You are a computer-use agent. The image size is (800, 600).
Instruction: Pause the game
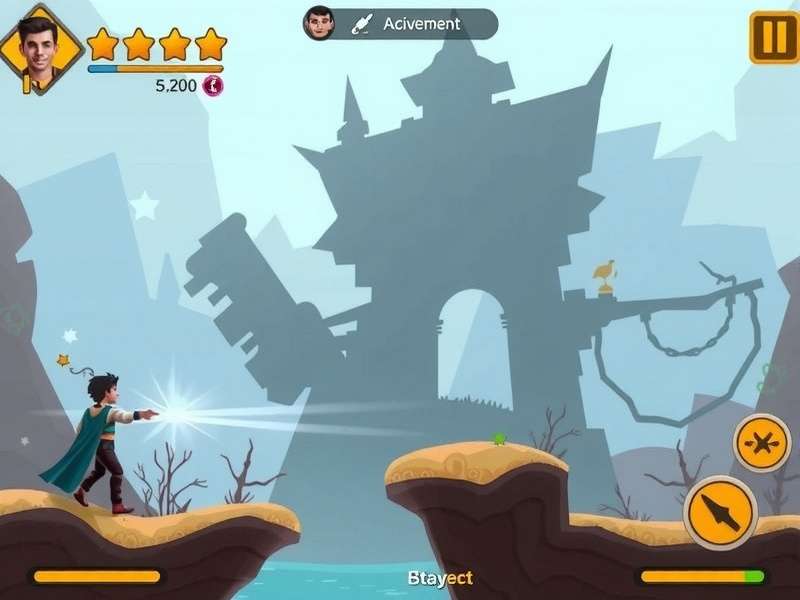coord(773,37)
